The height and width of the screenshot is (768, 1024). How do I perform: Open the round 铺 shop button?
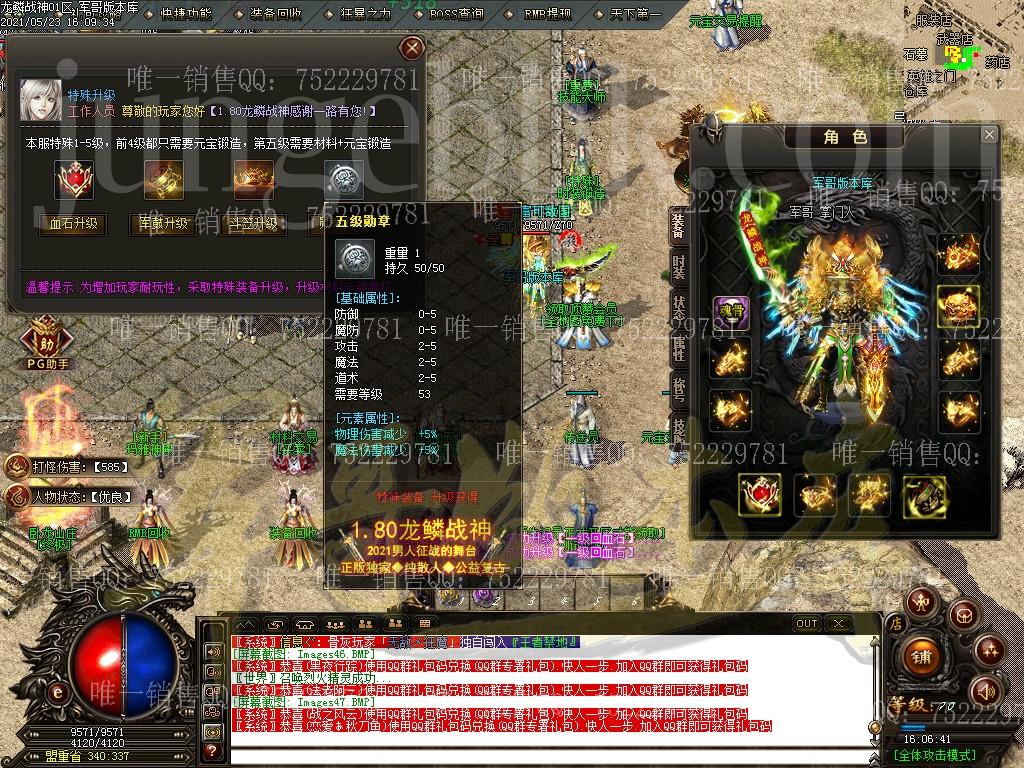tap(921, 657)
